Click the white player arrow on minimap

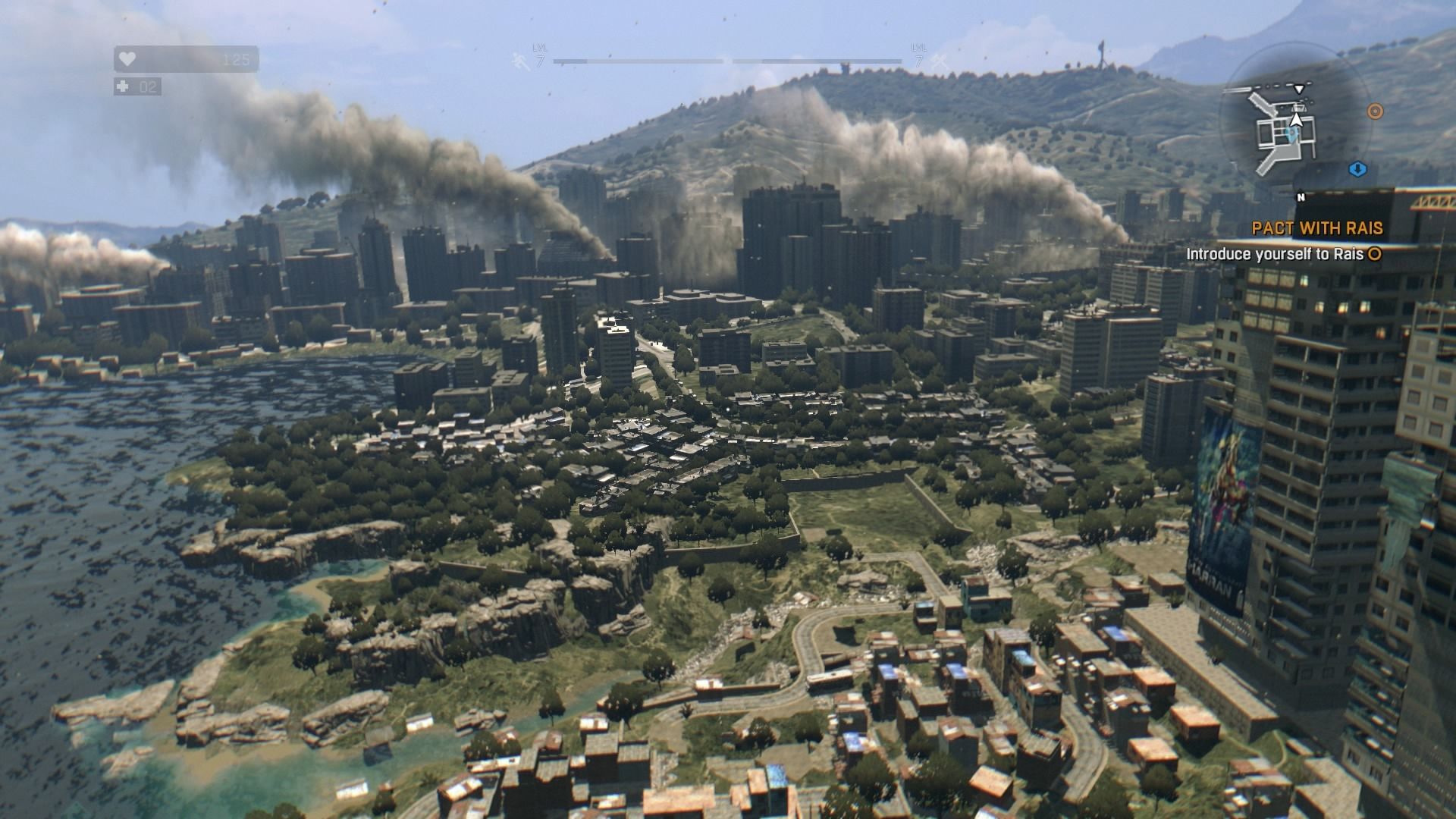[1297, 118]
